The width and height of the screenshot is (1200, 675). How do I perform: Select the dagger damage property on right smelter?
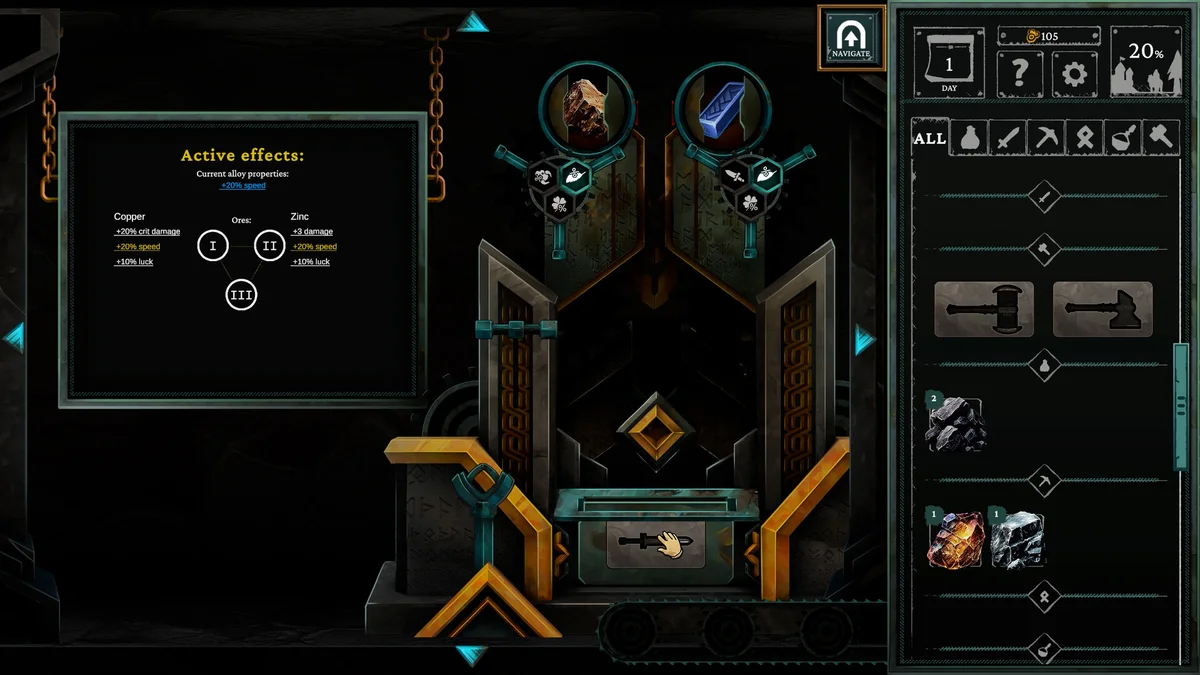(737, 176)
